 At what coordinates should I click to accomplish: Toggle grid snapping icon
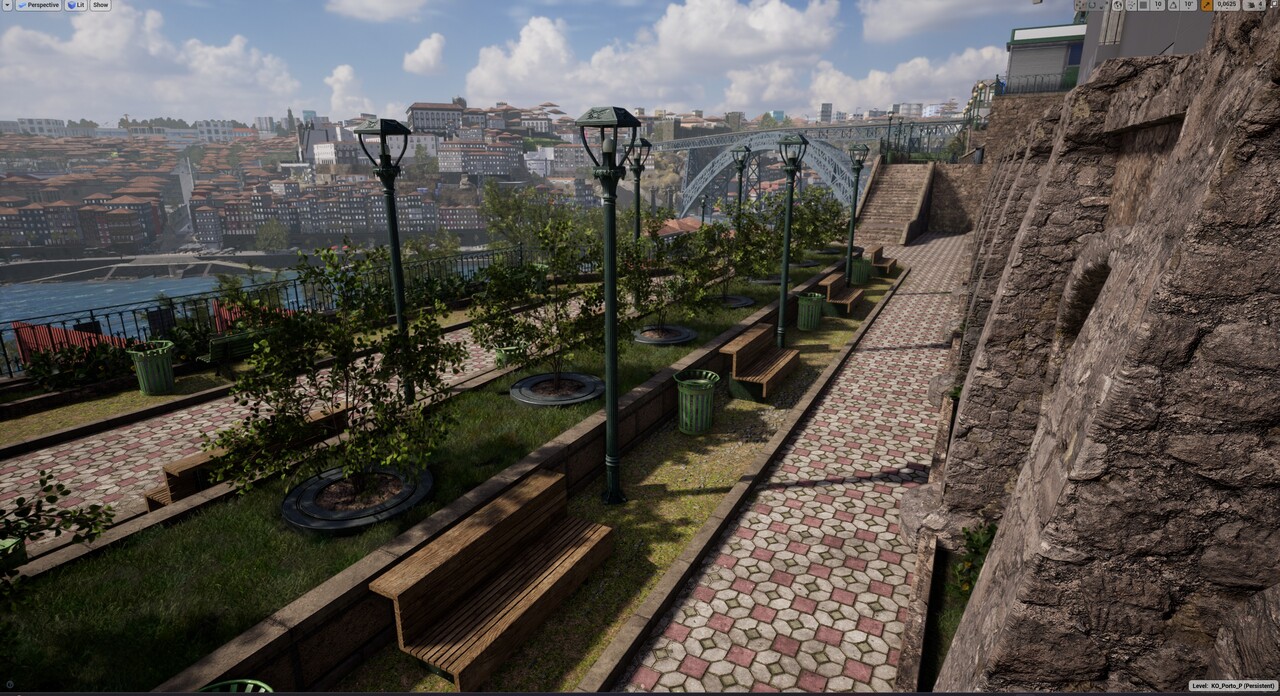1143,5
